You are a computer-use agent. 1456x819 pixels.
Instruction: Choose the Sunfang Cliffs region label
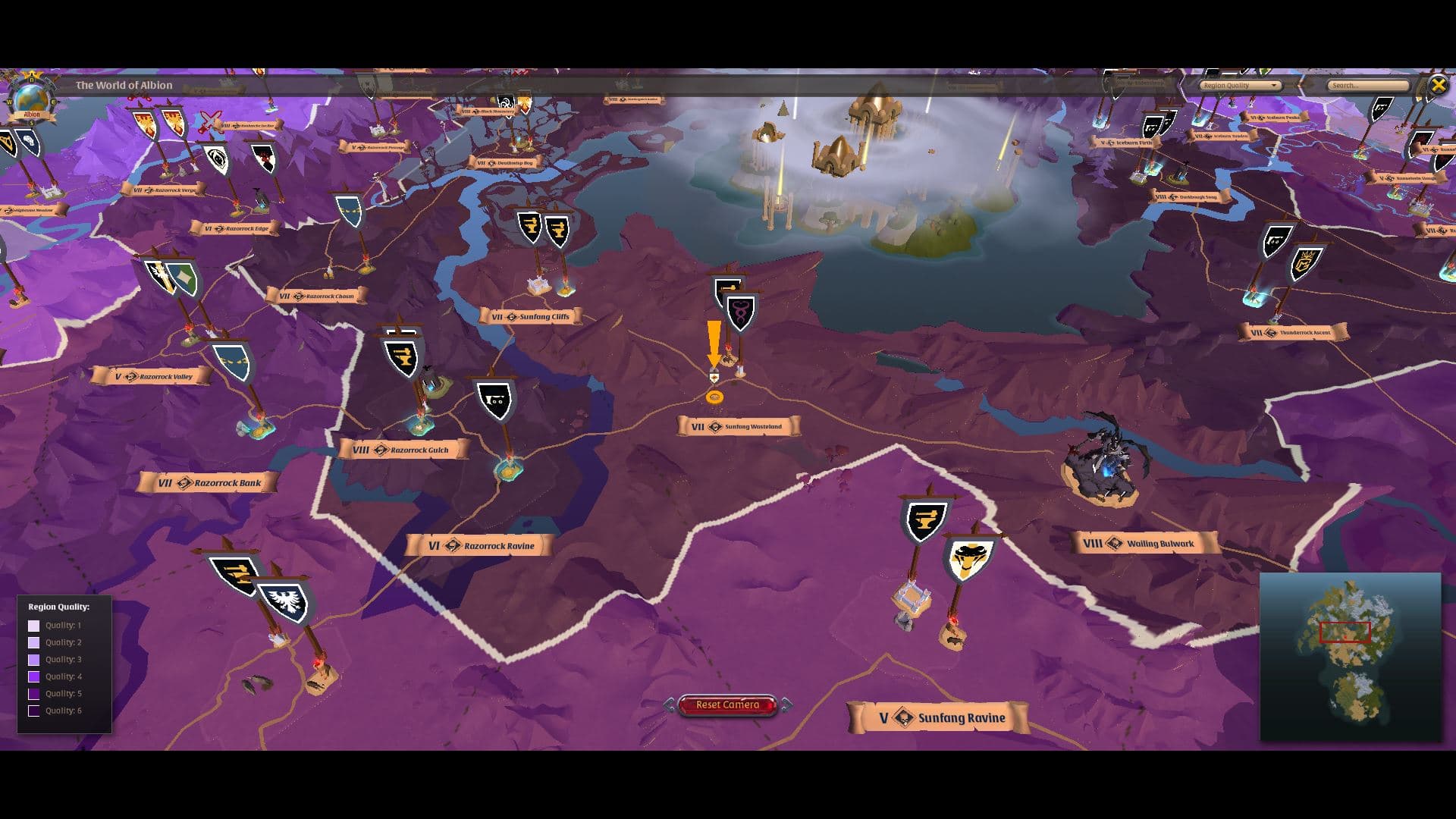click(x=531, y=317)
